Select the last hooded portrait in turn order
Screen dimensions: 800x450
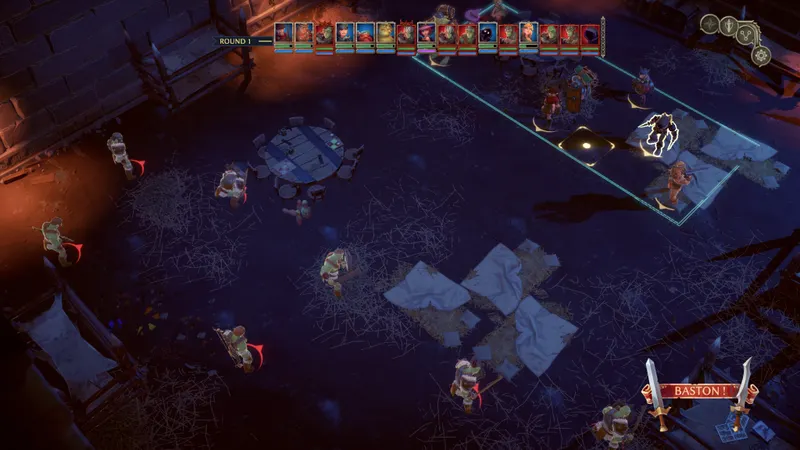tap(590, 35)
